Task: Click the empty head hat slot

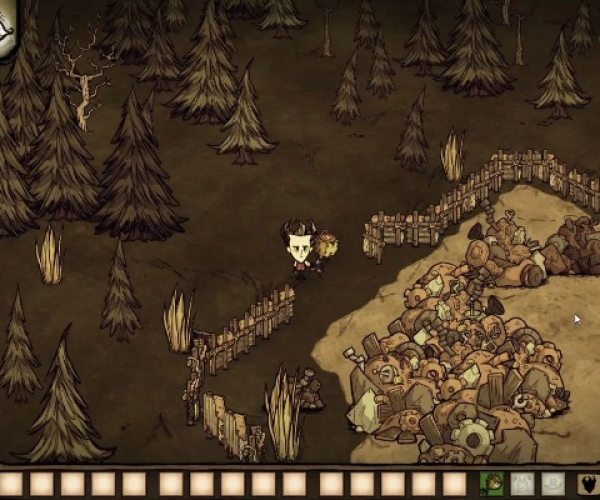Action: [x=553, y=484]
